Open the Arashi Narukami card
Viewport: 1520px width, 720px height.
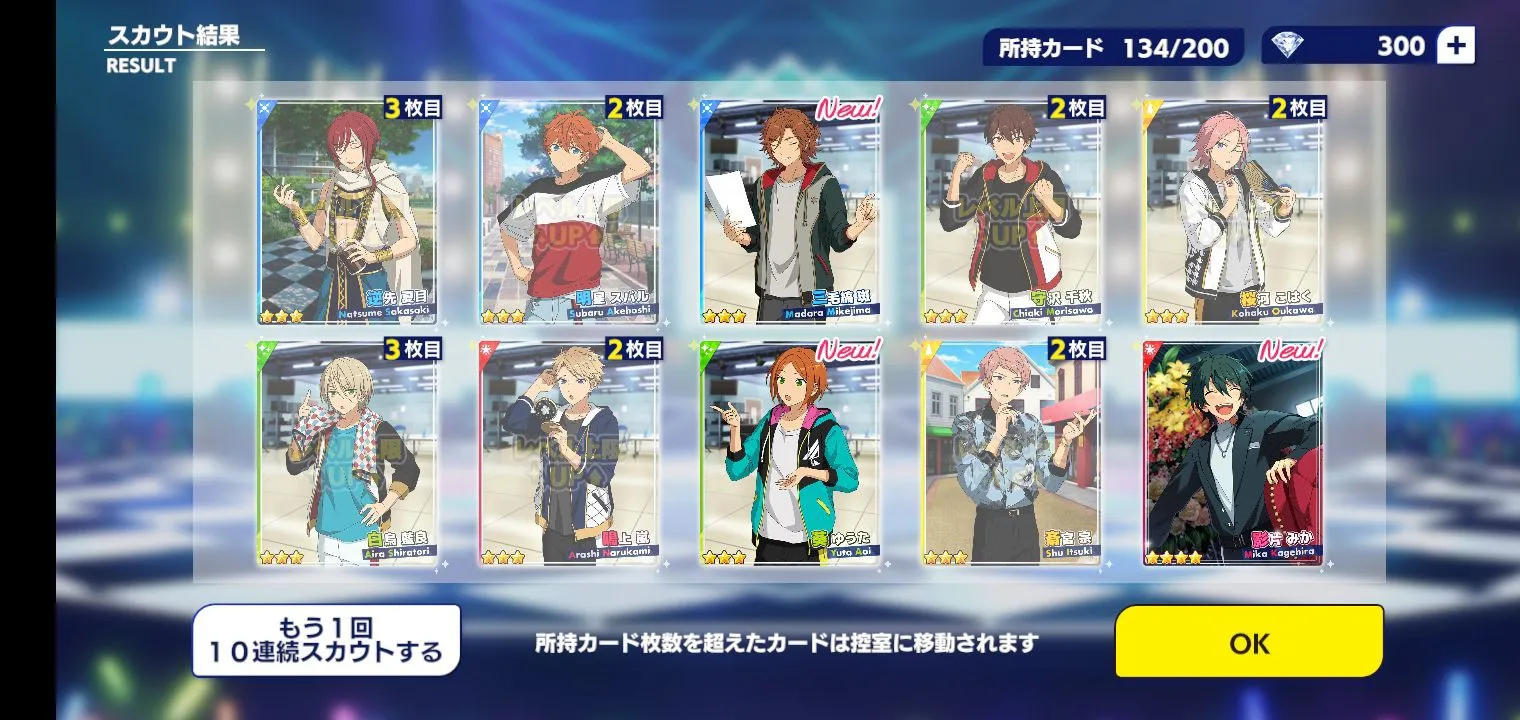569,454
